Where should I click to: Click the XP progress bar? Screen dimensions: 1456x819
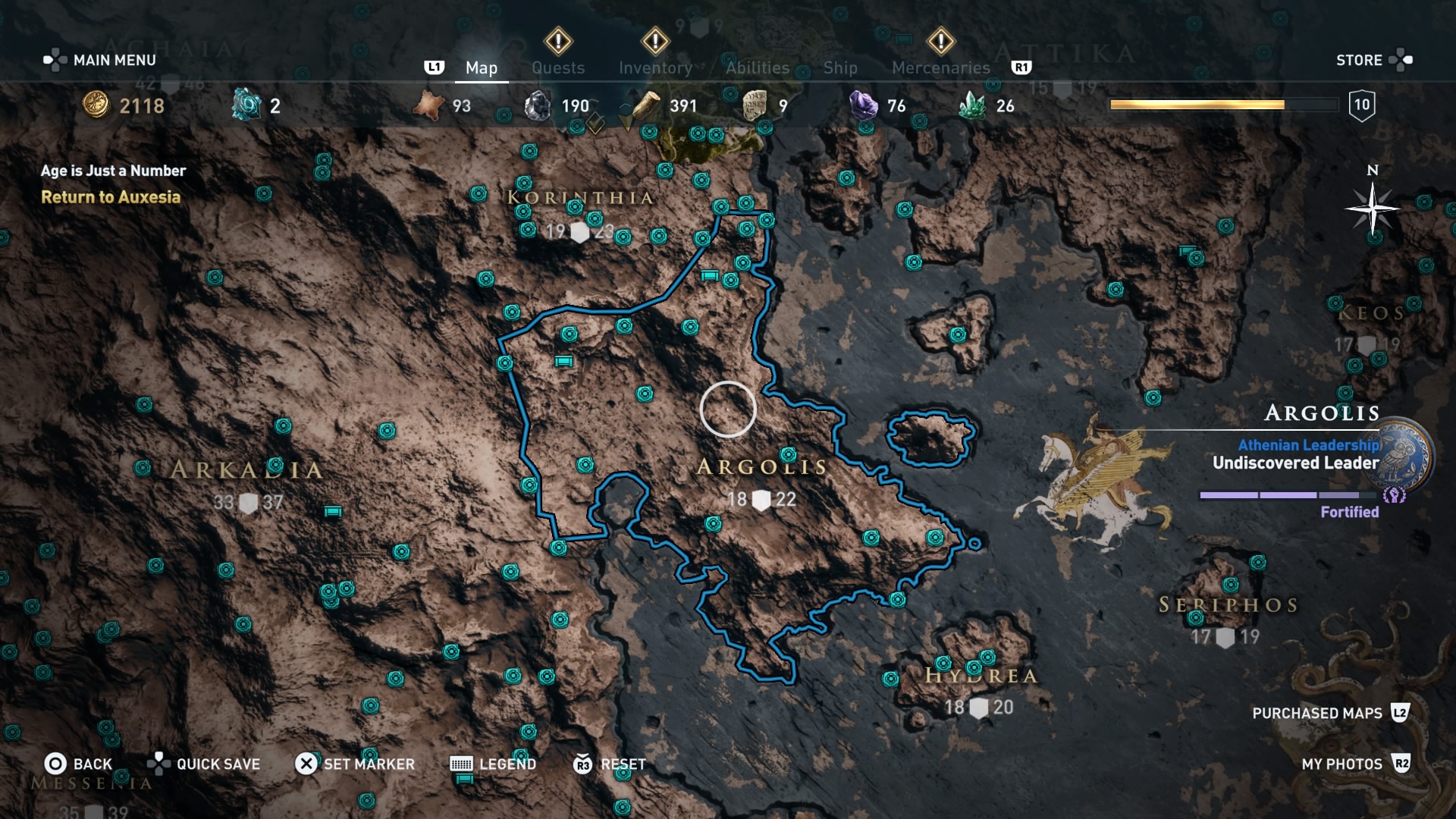1222,105
